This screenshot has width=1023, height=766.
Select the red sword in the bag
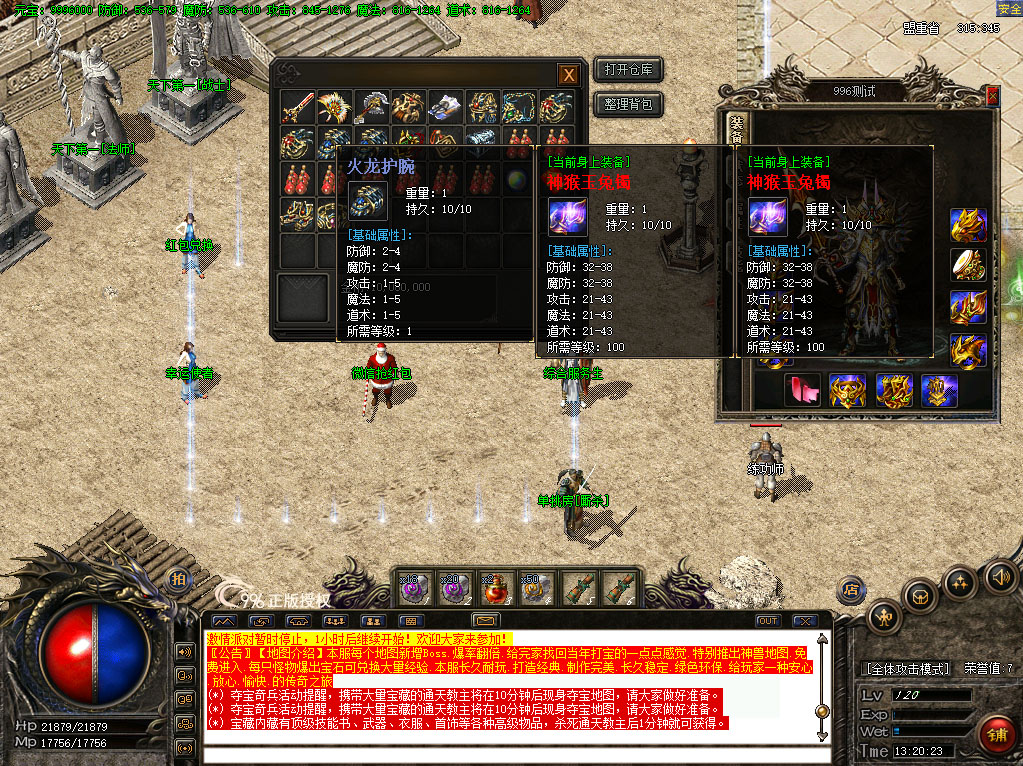[x=296, y=107]
